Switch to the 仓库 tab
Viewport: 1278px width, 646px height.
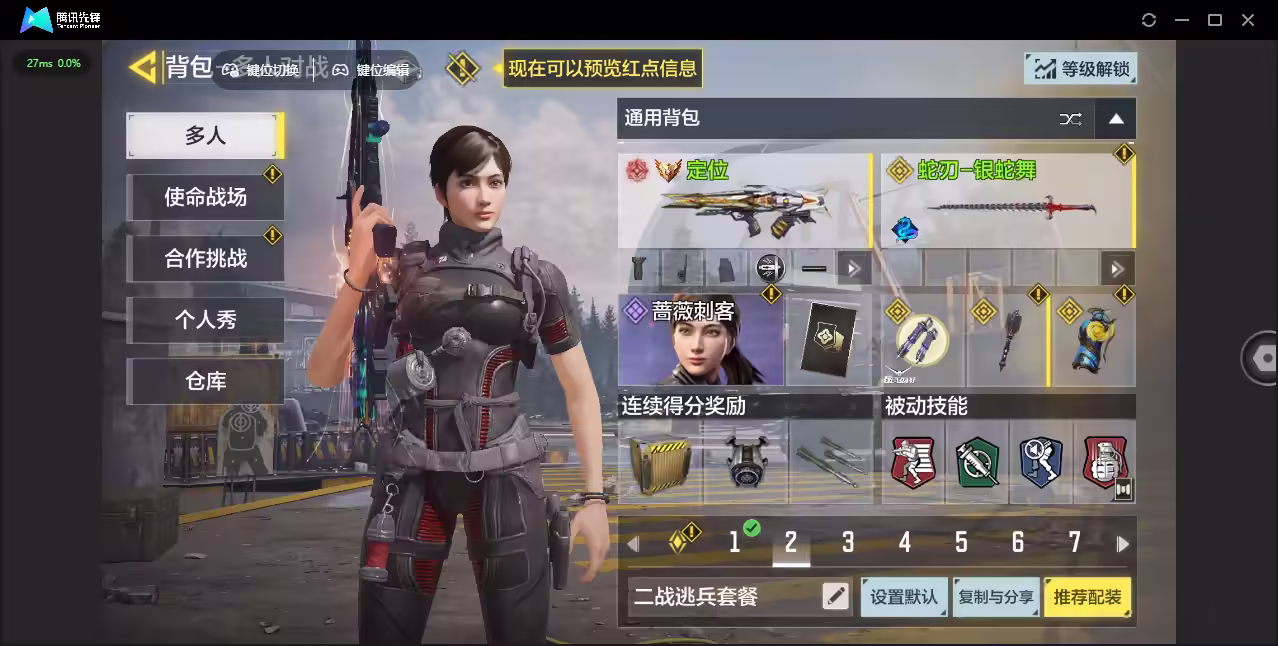[205, 381]
